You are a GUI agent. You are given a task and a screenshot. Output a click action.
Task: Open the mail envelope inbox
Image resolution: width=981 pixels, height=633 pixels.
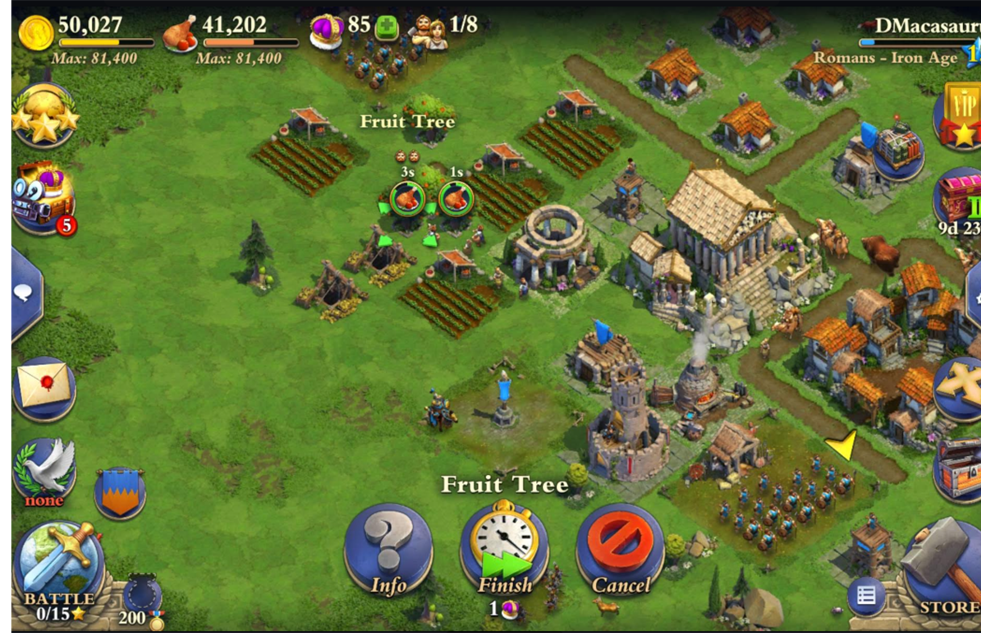click(44, 387)
